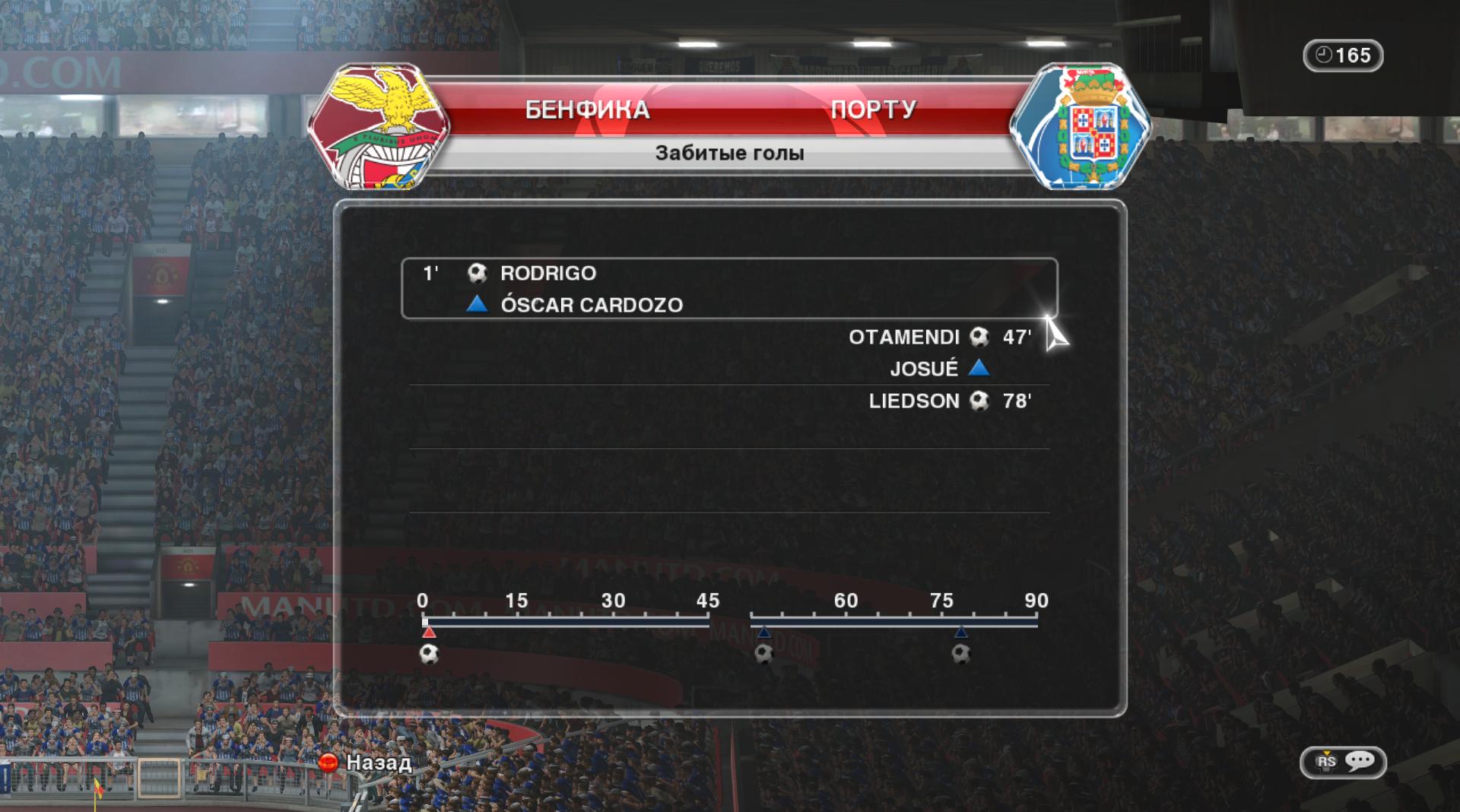The height and width of the screenshot is (812, 1460).
Task: Go back with the Назад button
Action: pos(366,762)
